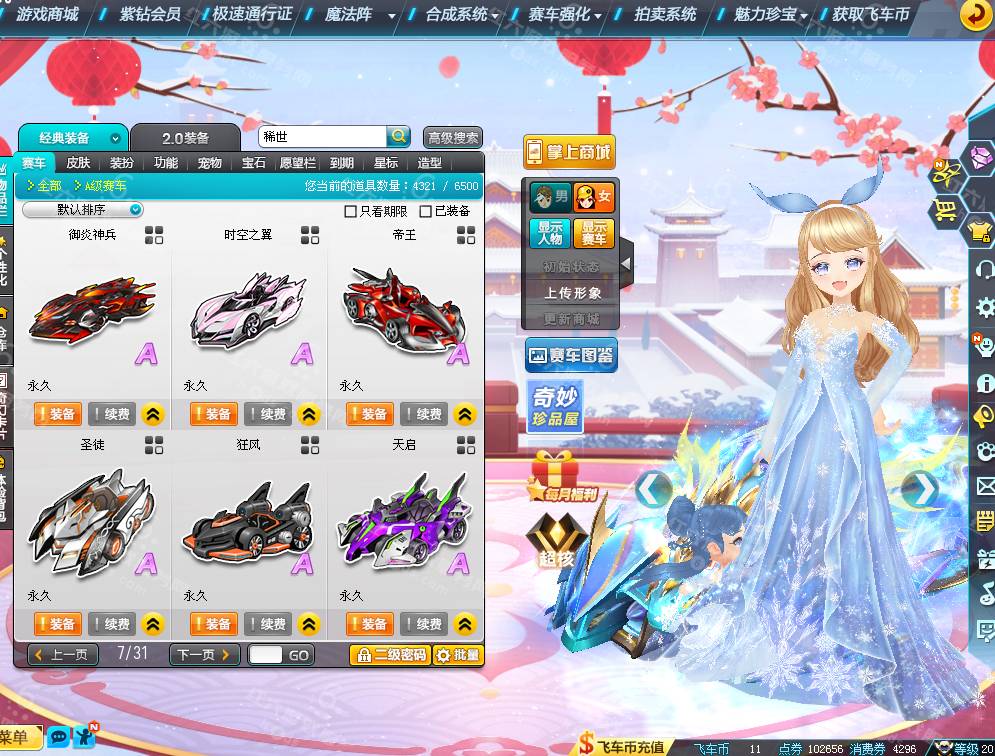The width and height of the screenshot is (995, 756).
Task: Return to previous page with 上一页
Action: pyautogui.click(x=63, y=655)
